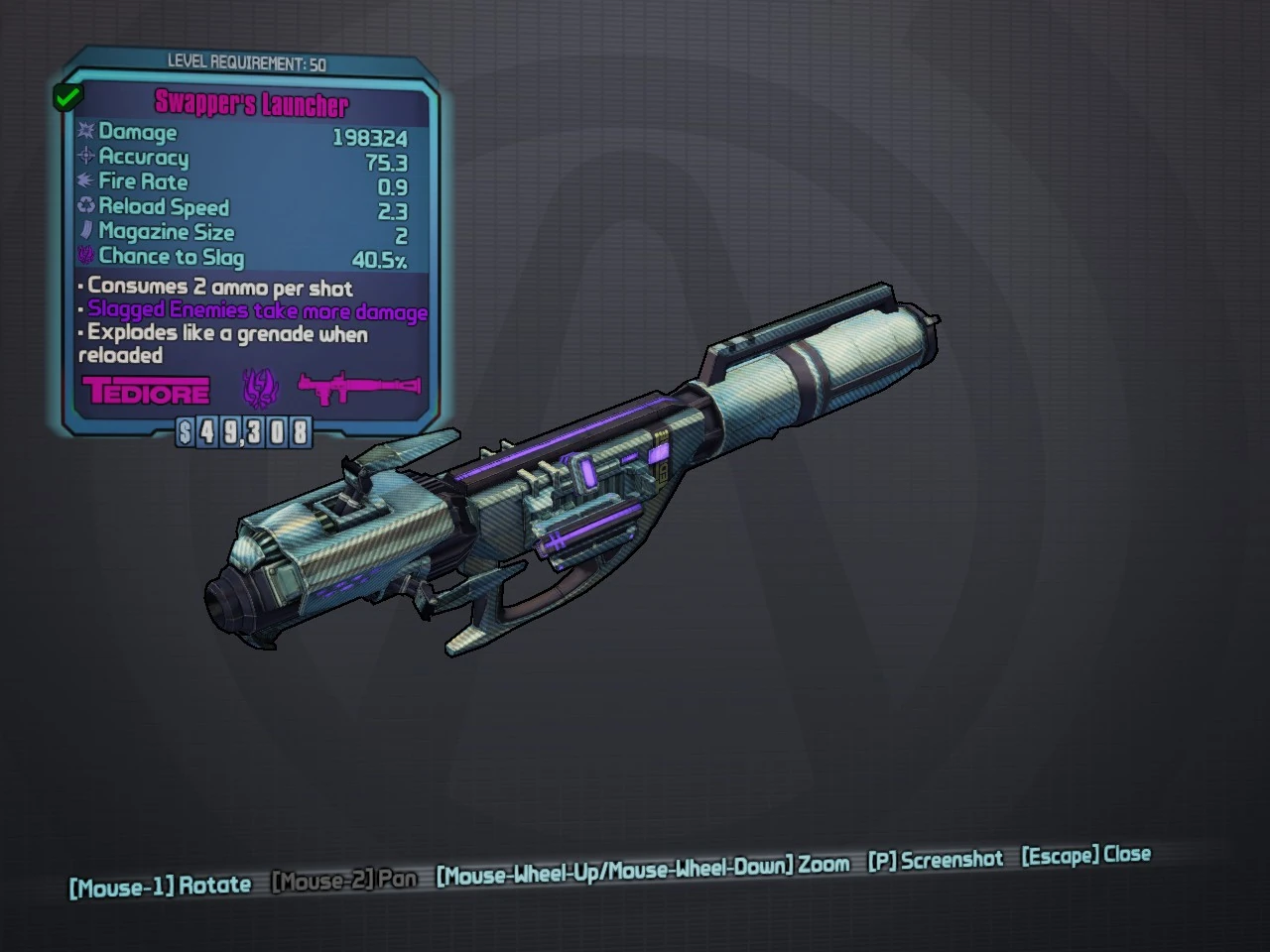
Task: Click the Mouse-Wheel Zoom control
Action: coord(643,865)
